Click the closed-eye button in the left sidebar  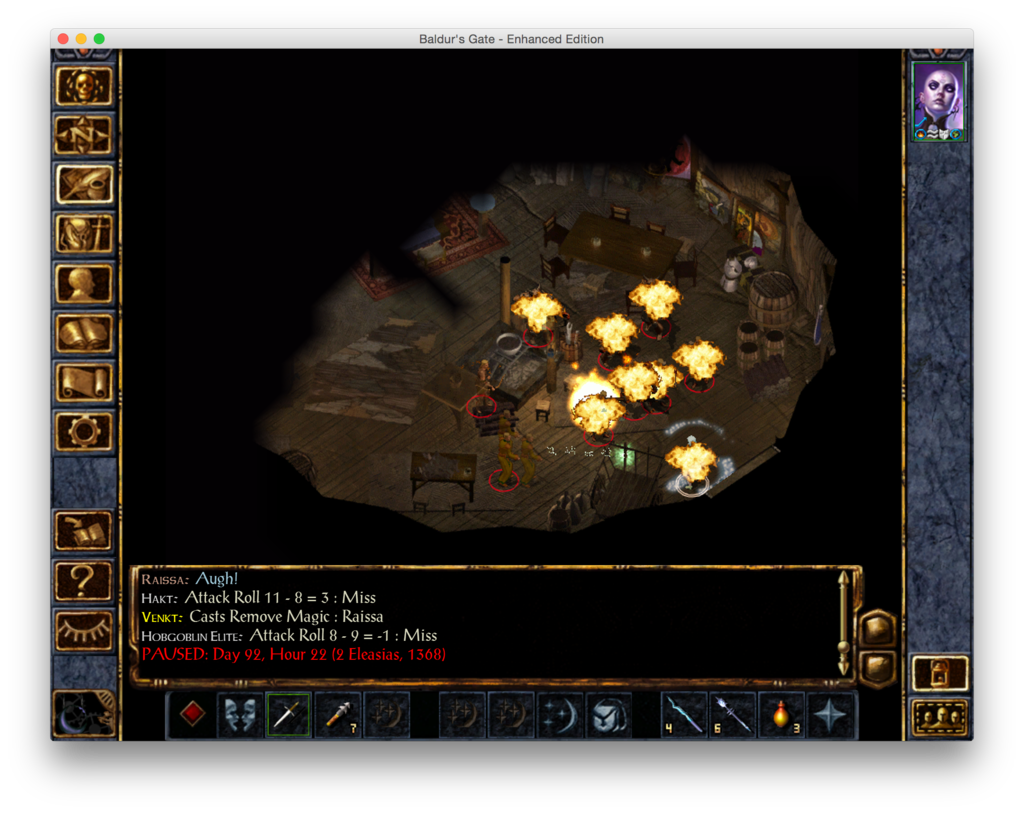[x=84, y=630]
